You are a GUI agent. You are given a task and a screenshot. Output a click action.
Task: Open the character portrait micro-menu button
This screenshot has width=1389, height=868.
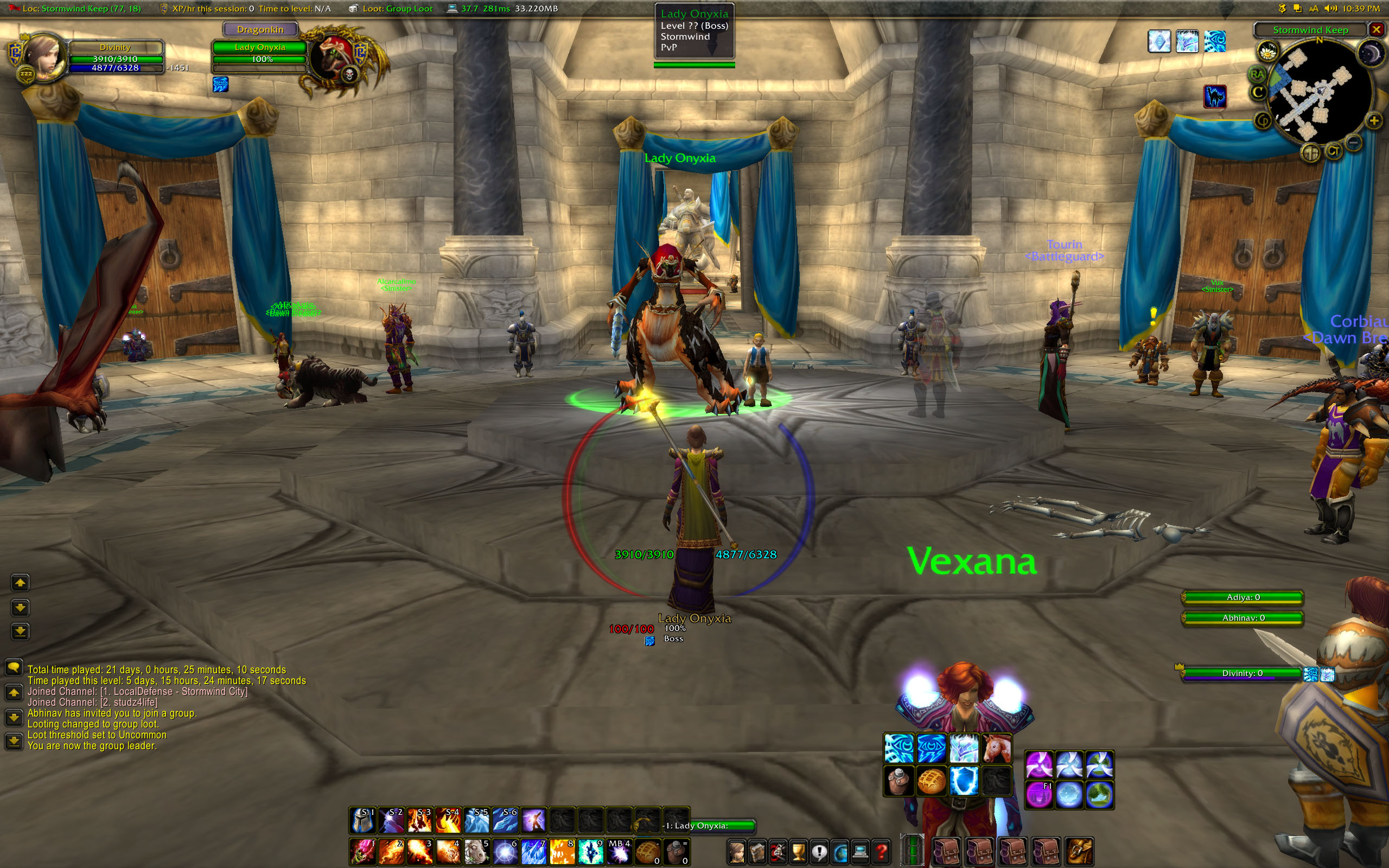[x=737, y=851]
